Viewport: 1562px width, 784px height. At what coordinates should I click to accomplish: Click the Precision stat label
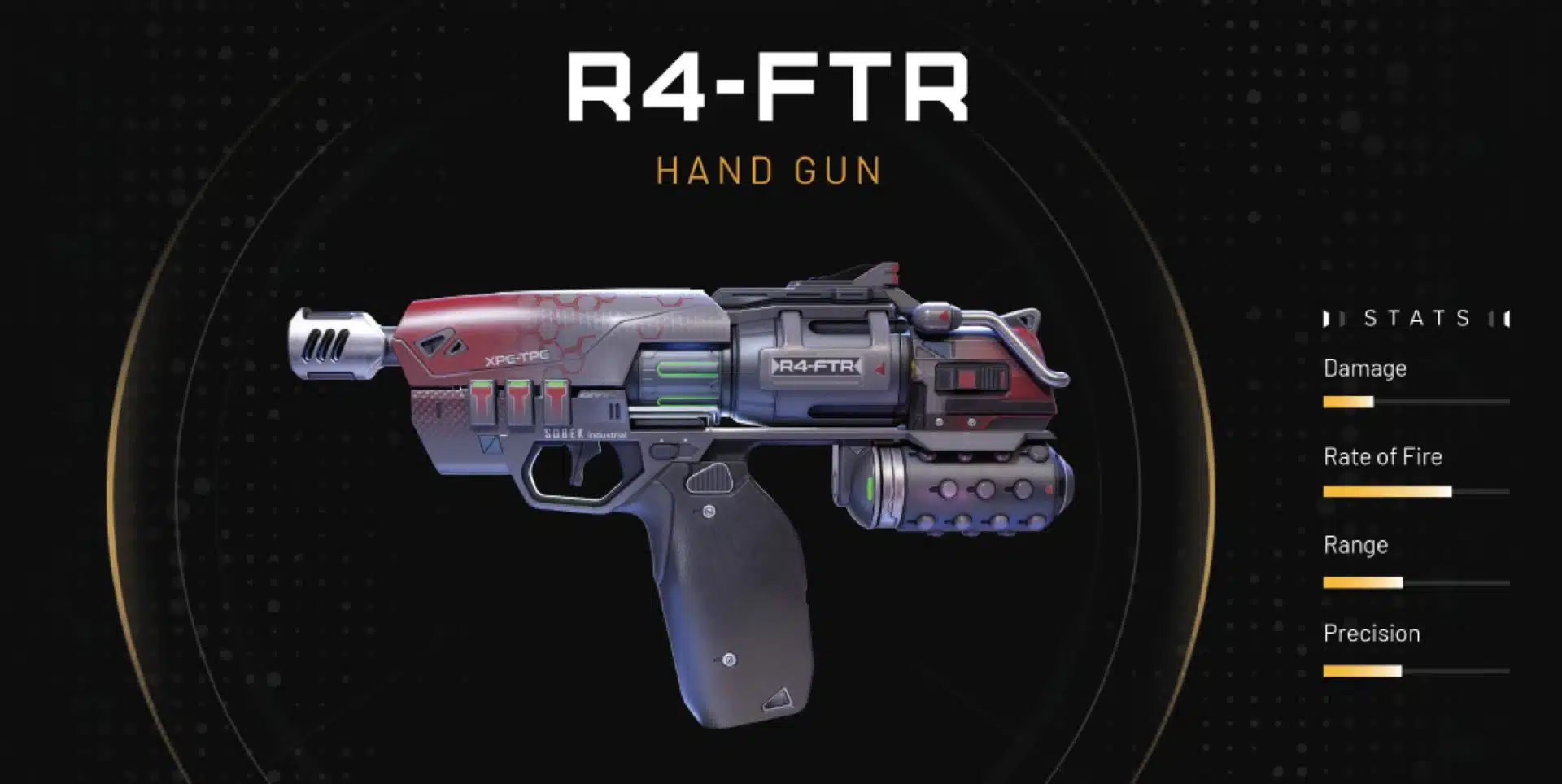[1372, 634]
